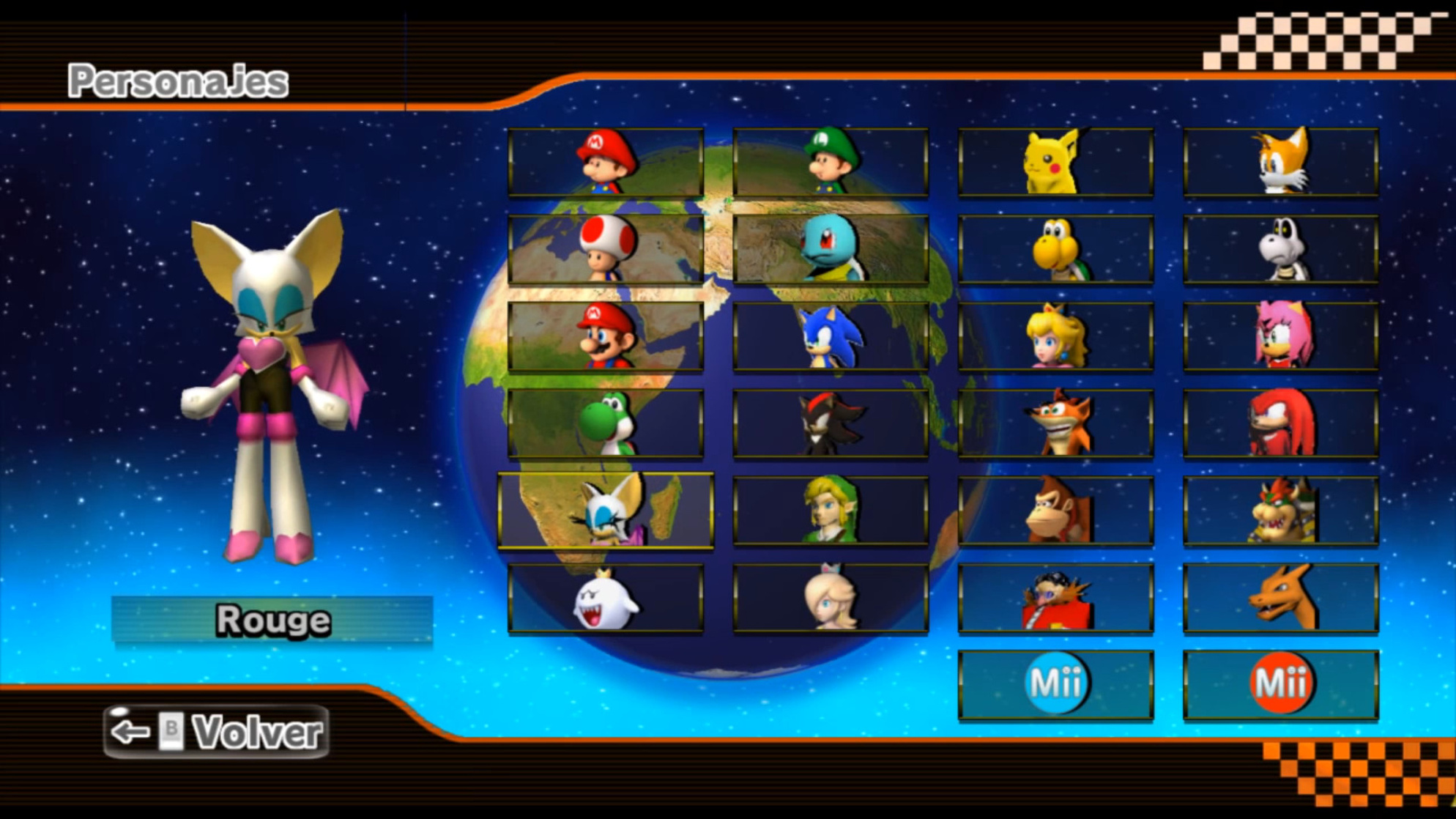Pick Crash Bandicoot as character
Image resolution: width=1456 pixels, height=819 pixels.
coord(1055,423)
